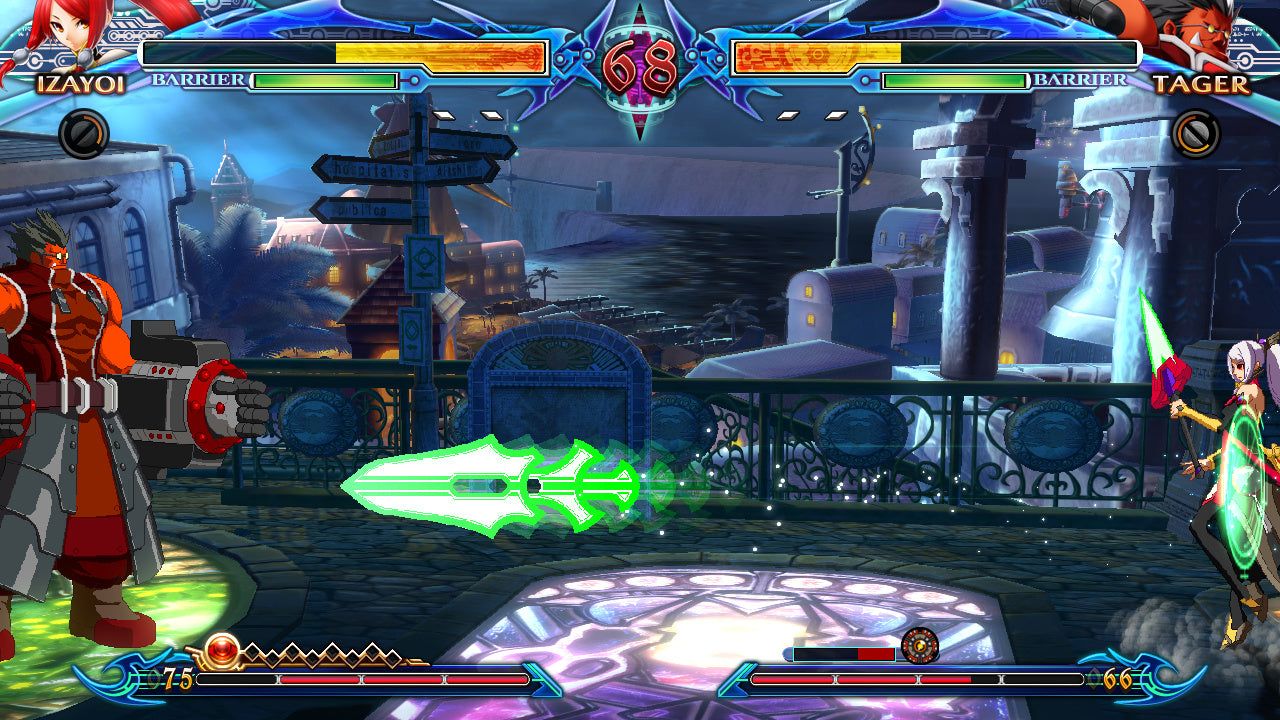This screenshot has width=1280, height=720.
Task: Click the red orb on the diamond gauge
Action: pyautogui.click(x=224, y=648)
